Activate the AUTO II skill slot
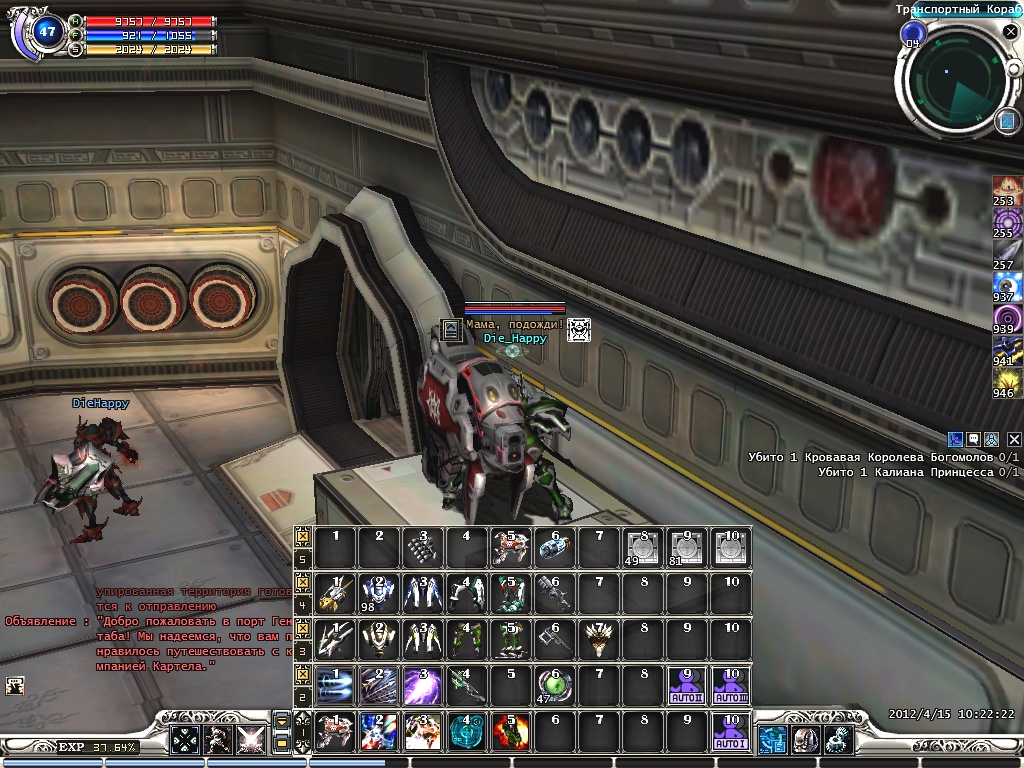1024x768 pixels. pyautogui.click(x=688, y=687)
